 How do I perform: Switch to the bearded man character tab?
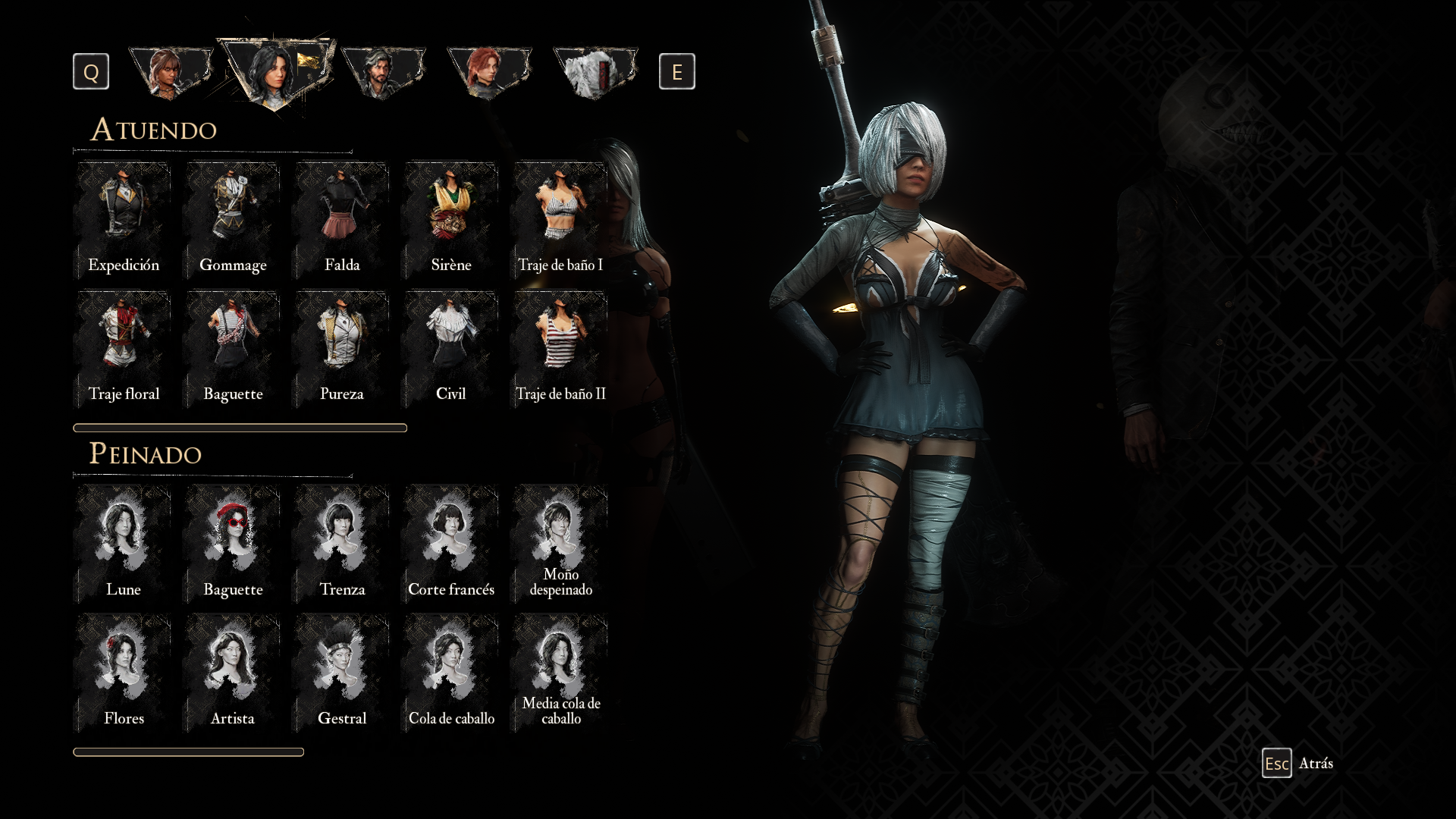point(383,72)
